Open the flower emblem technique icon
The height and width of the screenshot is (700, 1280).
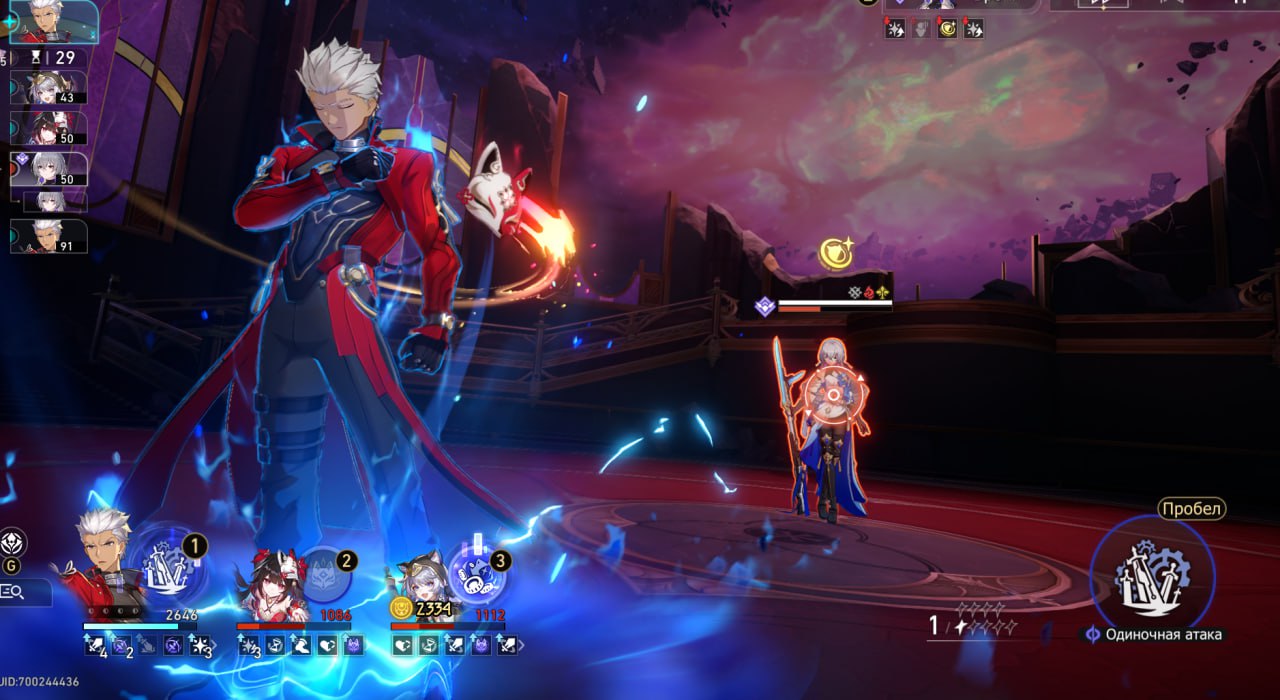(x=13, y=542)
